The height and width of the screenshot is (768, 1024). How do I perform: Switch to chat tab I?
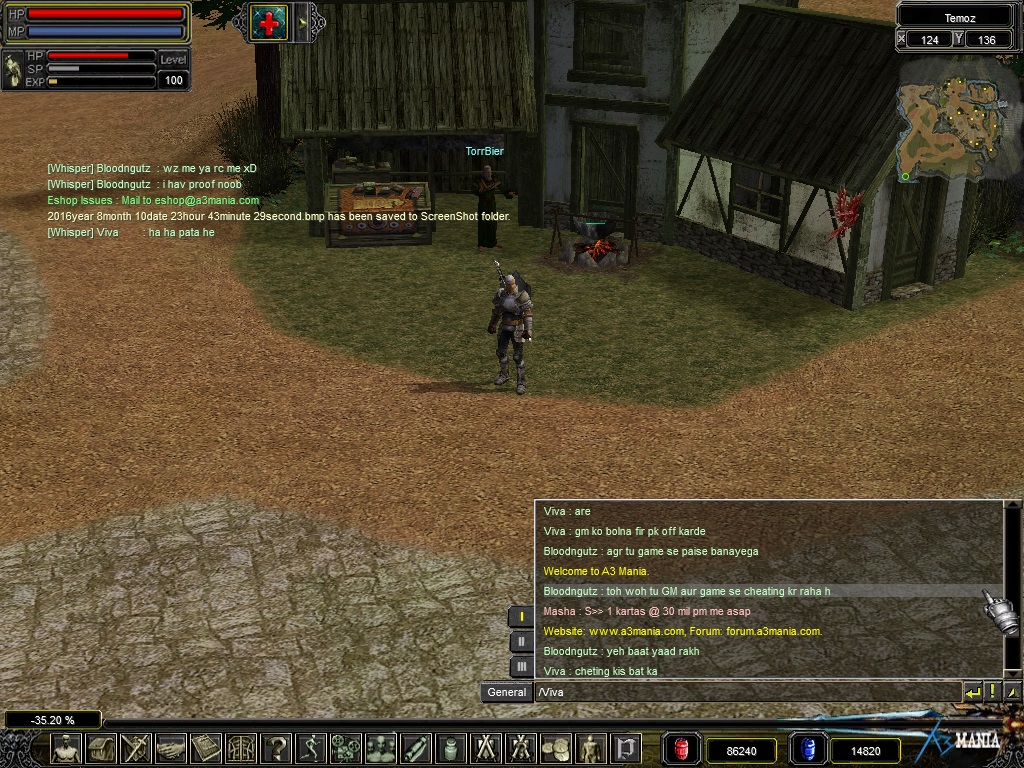521,617
